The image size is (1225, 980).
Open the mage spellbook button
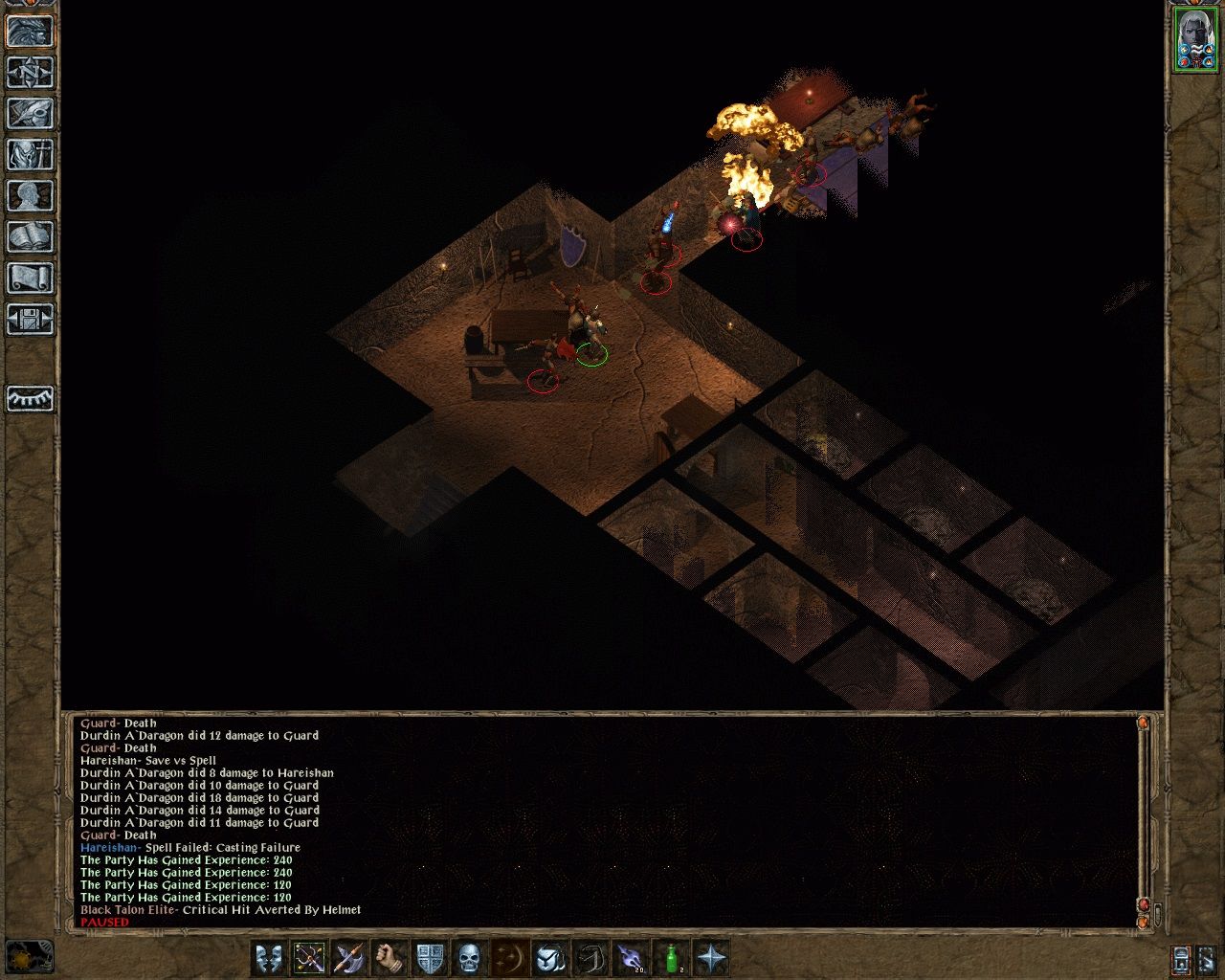point(30,236)
